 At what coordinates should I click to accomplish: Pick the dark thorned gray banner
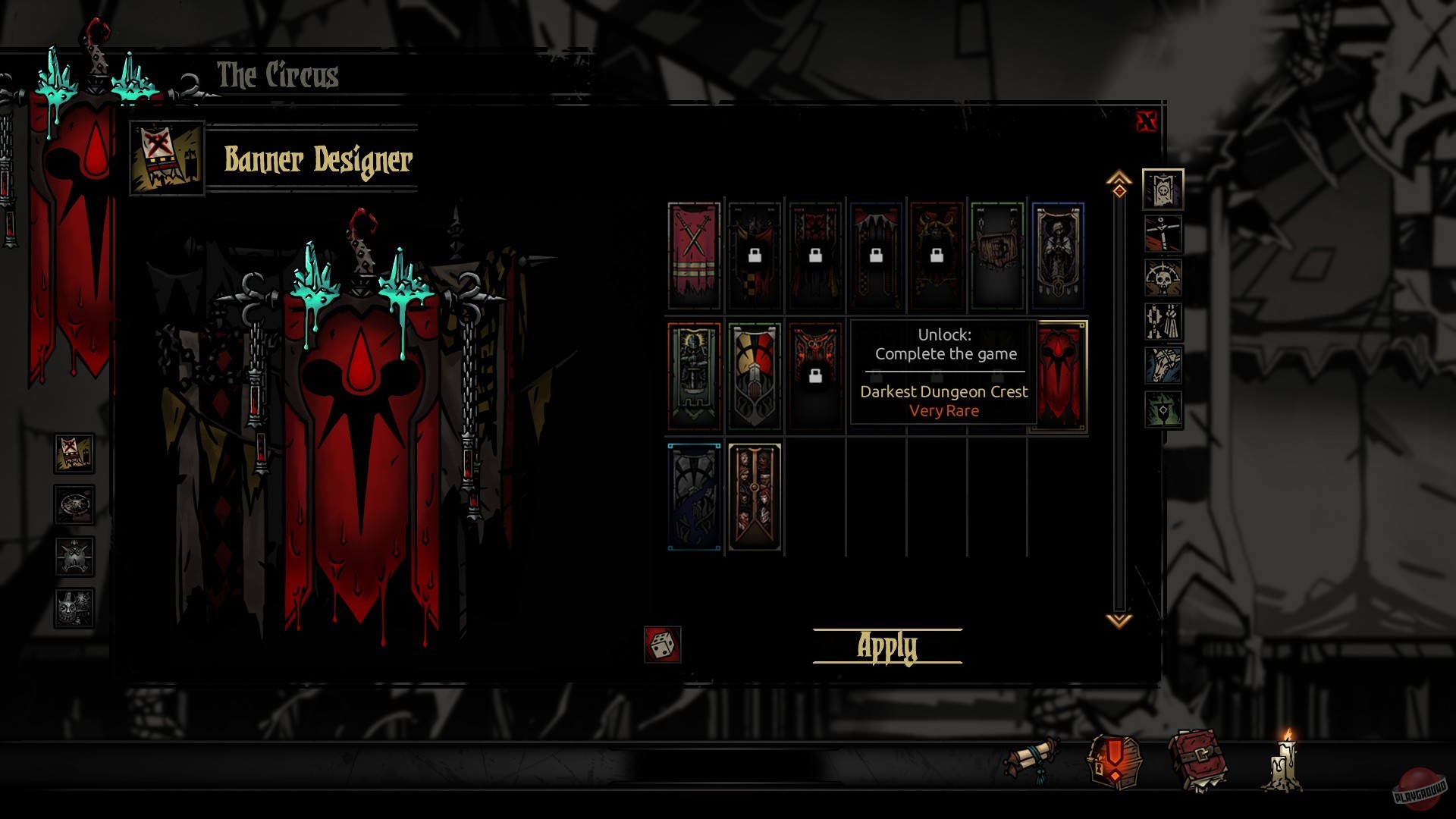pyautogui.click(x=694, y=497)
